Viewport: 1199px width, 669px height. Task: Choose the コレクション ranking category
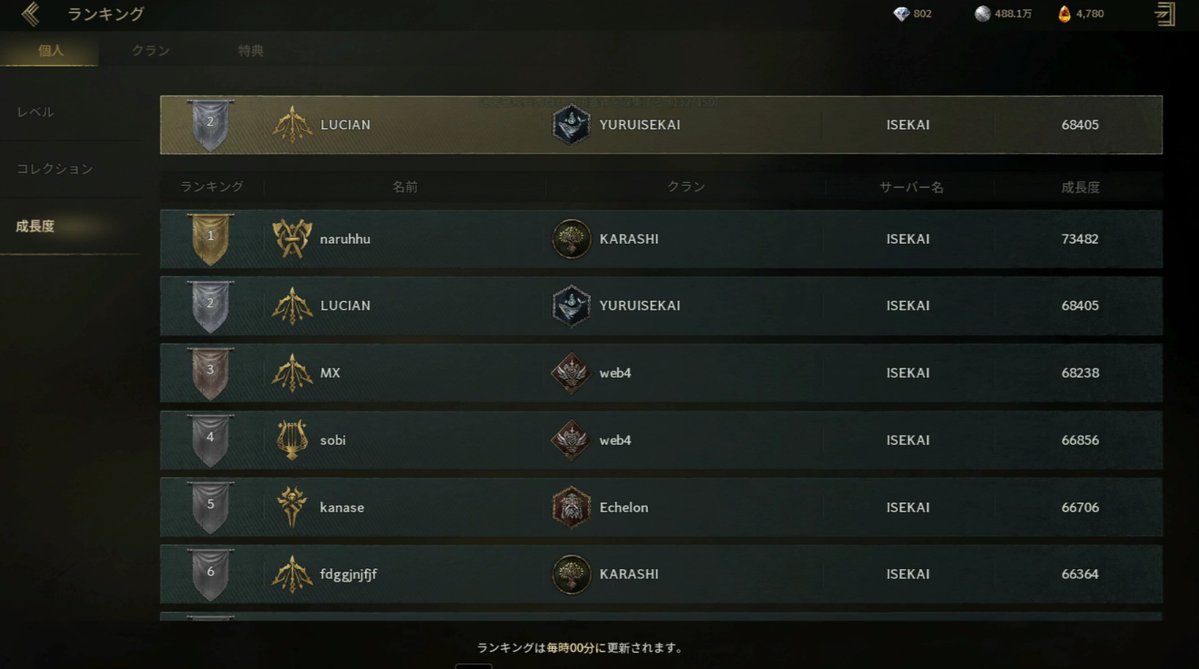point(55,169)
